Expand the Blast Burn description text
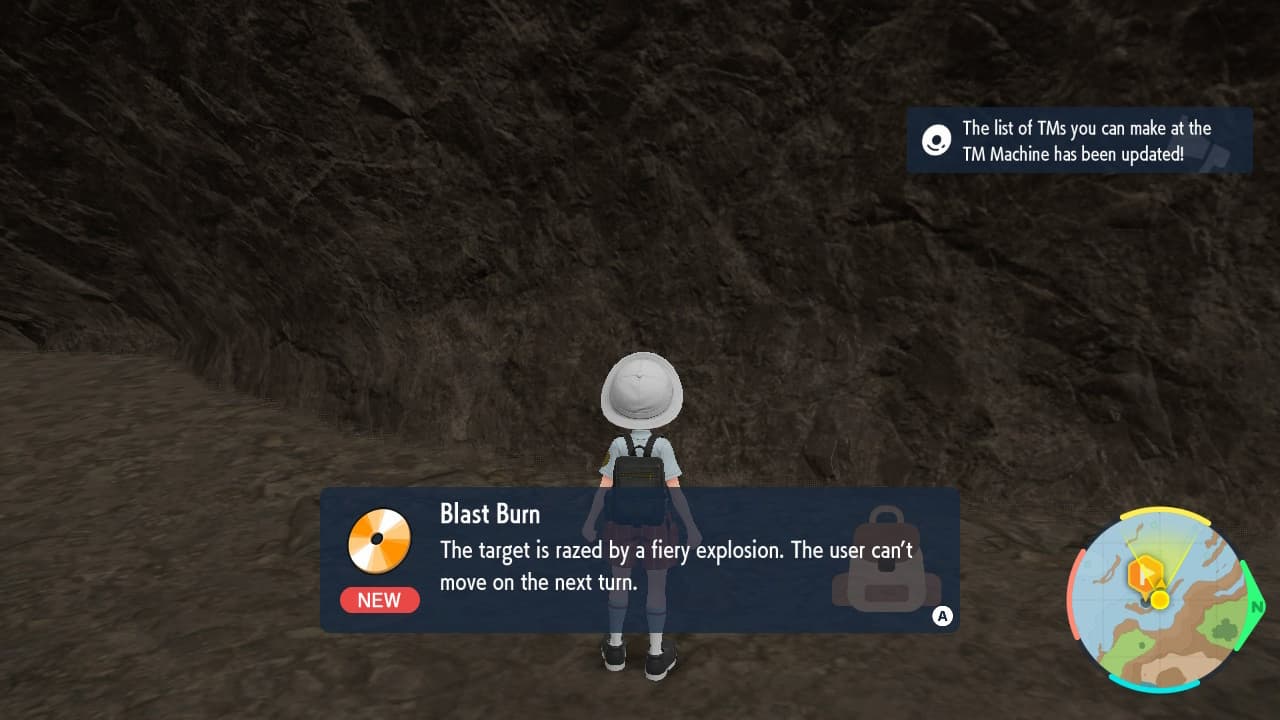This screenshot has height=720, width=1280. [x=675, y=566]
